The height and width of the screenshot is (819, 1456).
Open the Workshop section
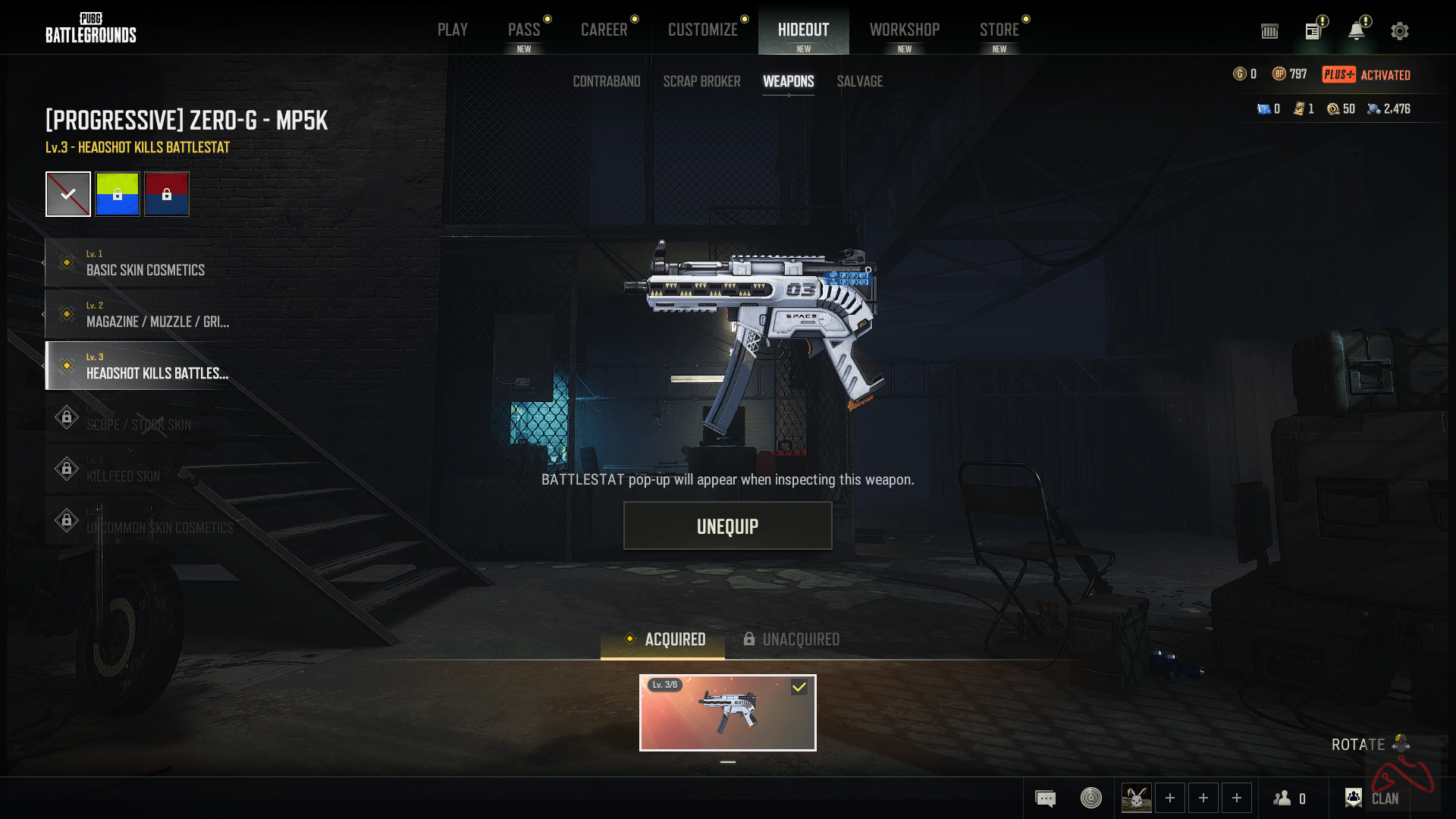904,30
